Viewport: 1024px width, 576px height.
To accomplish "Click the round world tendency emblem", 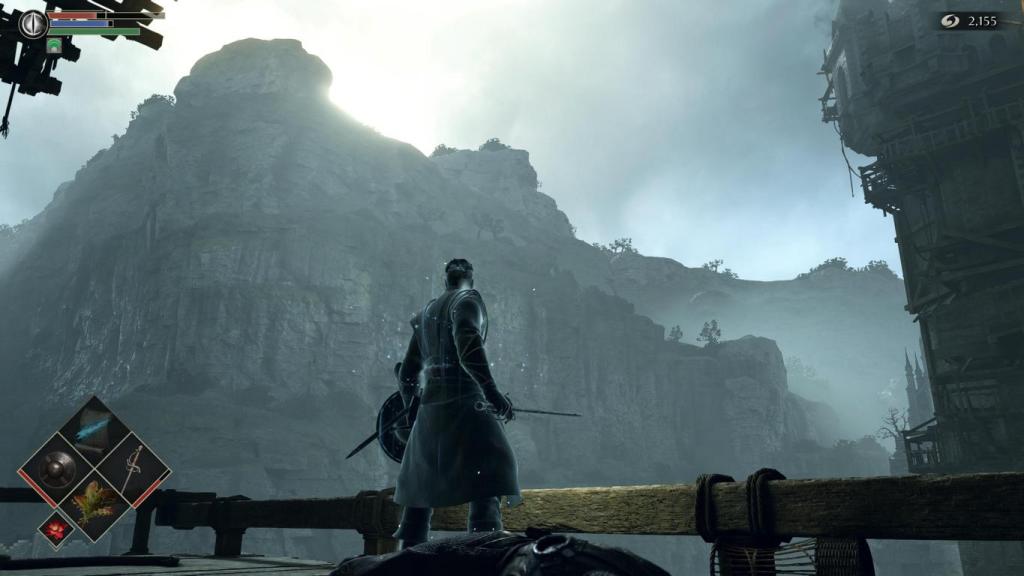I will [33, 23].
